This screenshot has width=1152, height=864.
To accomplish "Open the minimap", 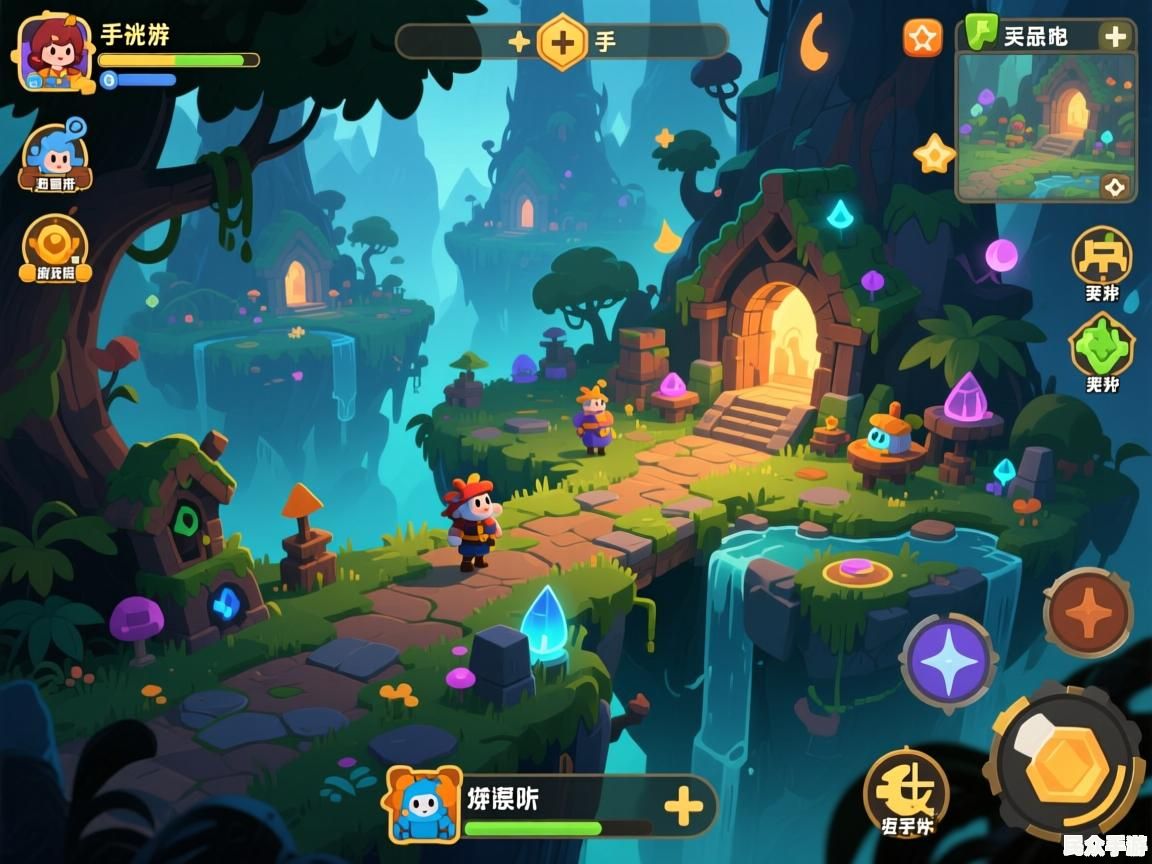I will 1045,126.
